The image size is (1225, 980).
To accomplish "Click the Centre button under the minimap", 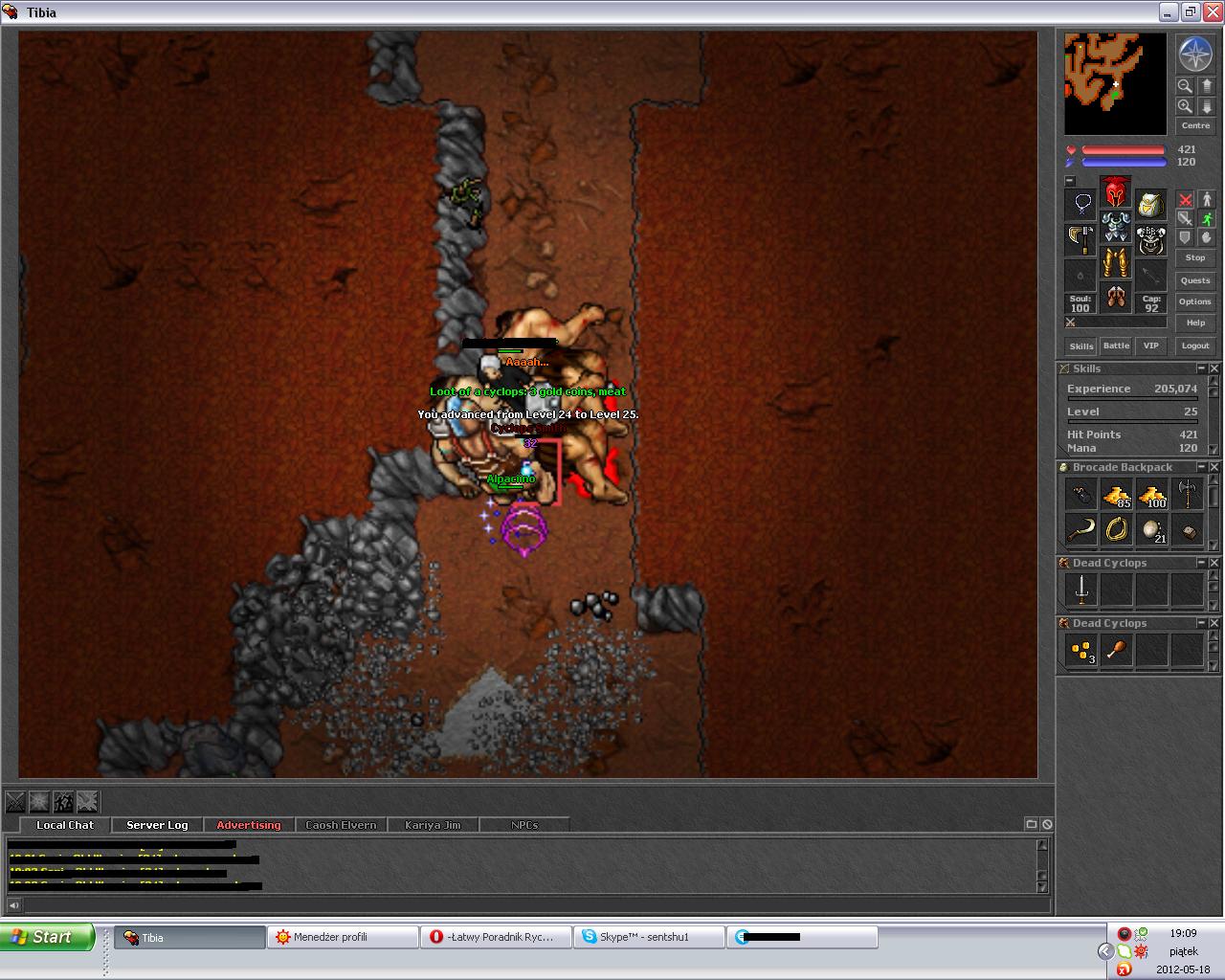I will pyautogui.click(x=1194, y=125).
